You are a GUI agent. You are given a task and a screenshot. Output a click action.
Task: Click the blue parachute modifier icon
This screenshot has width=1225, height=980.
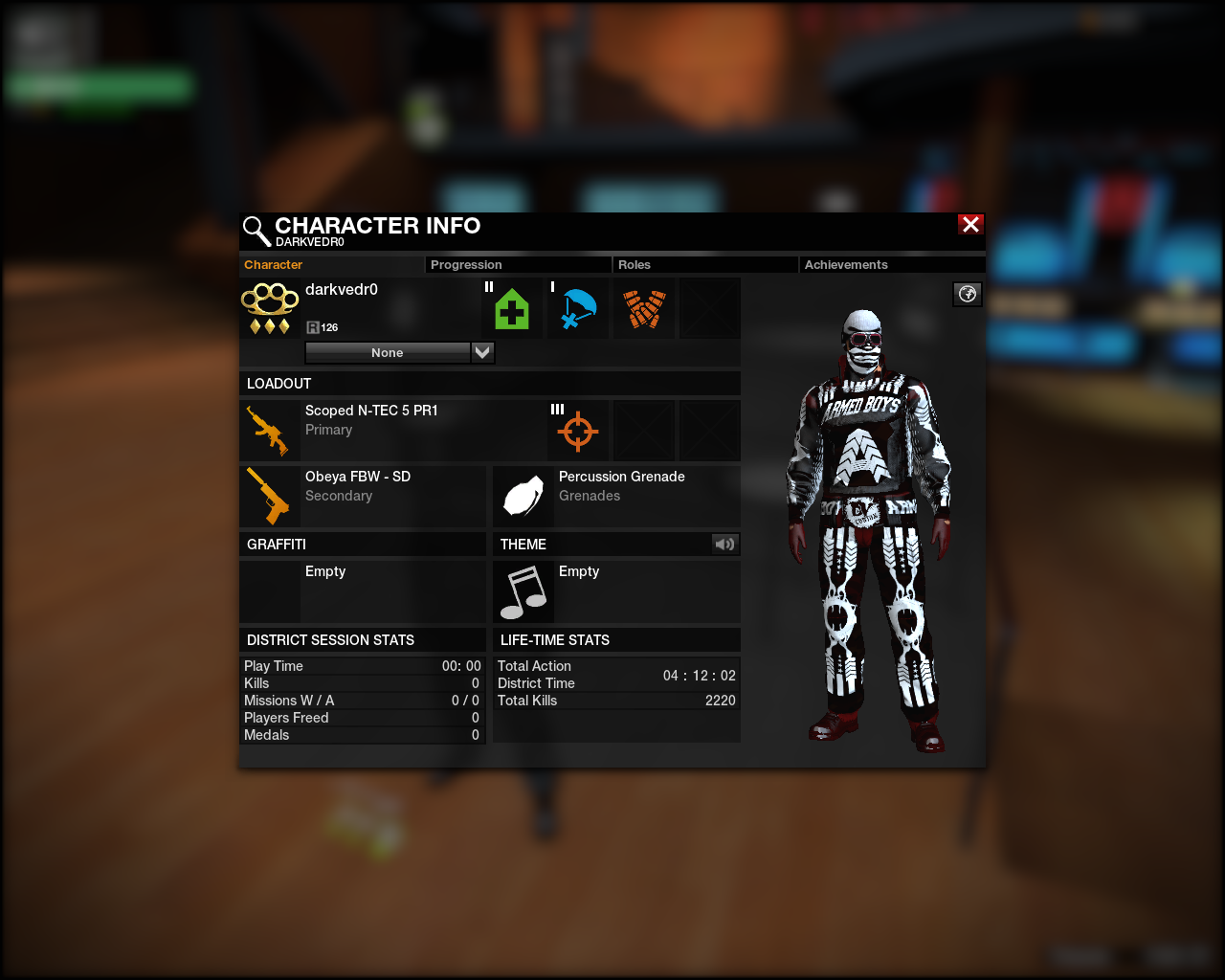(578, 309)
